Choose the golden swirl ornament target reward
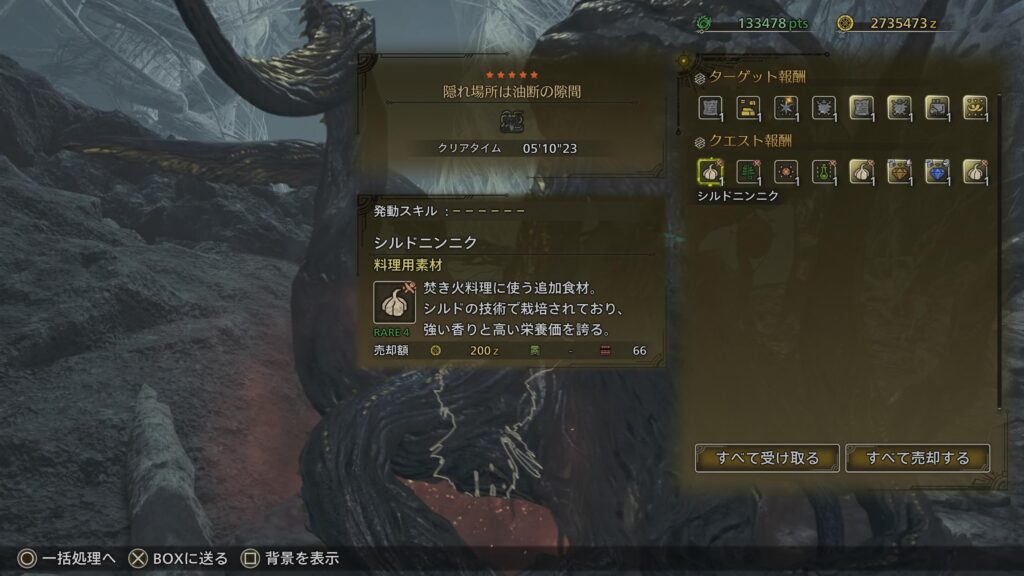1024x576 pixels. (974, 108)
